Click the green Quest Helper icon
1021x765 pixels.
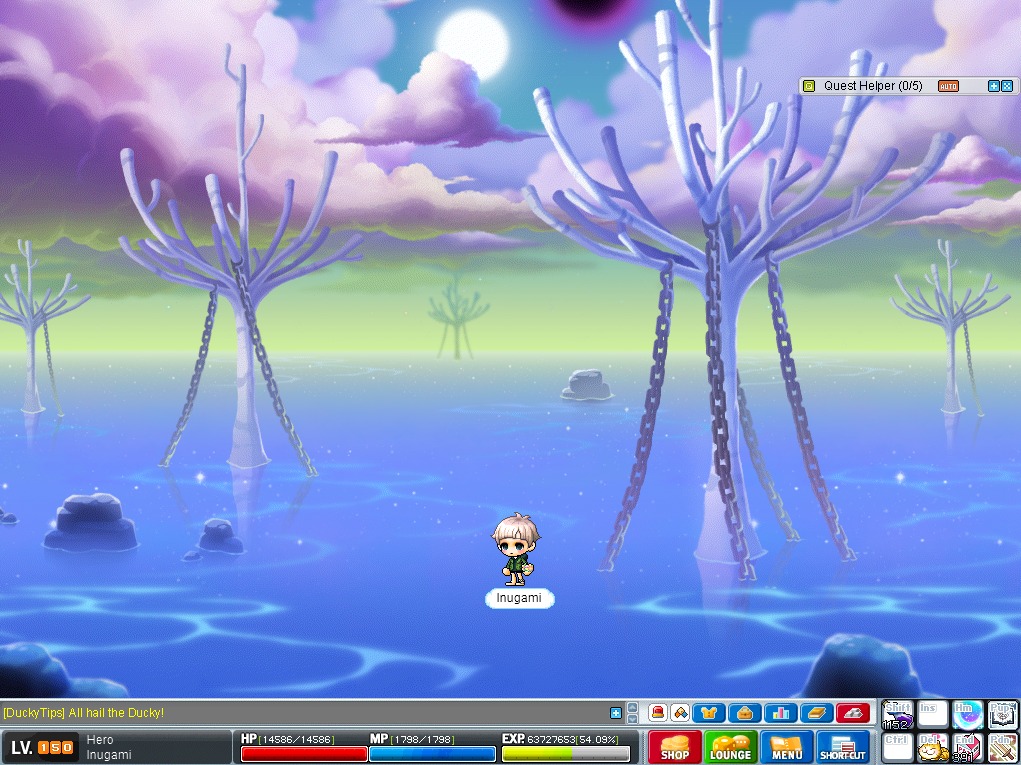click(809, 86)
